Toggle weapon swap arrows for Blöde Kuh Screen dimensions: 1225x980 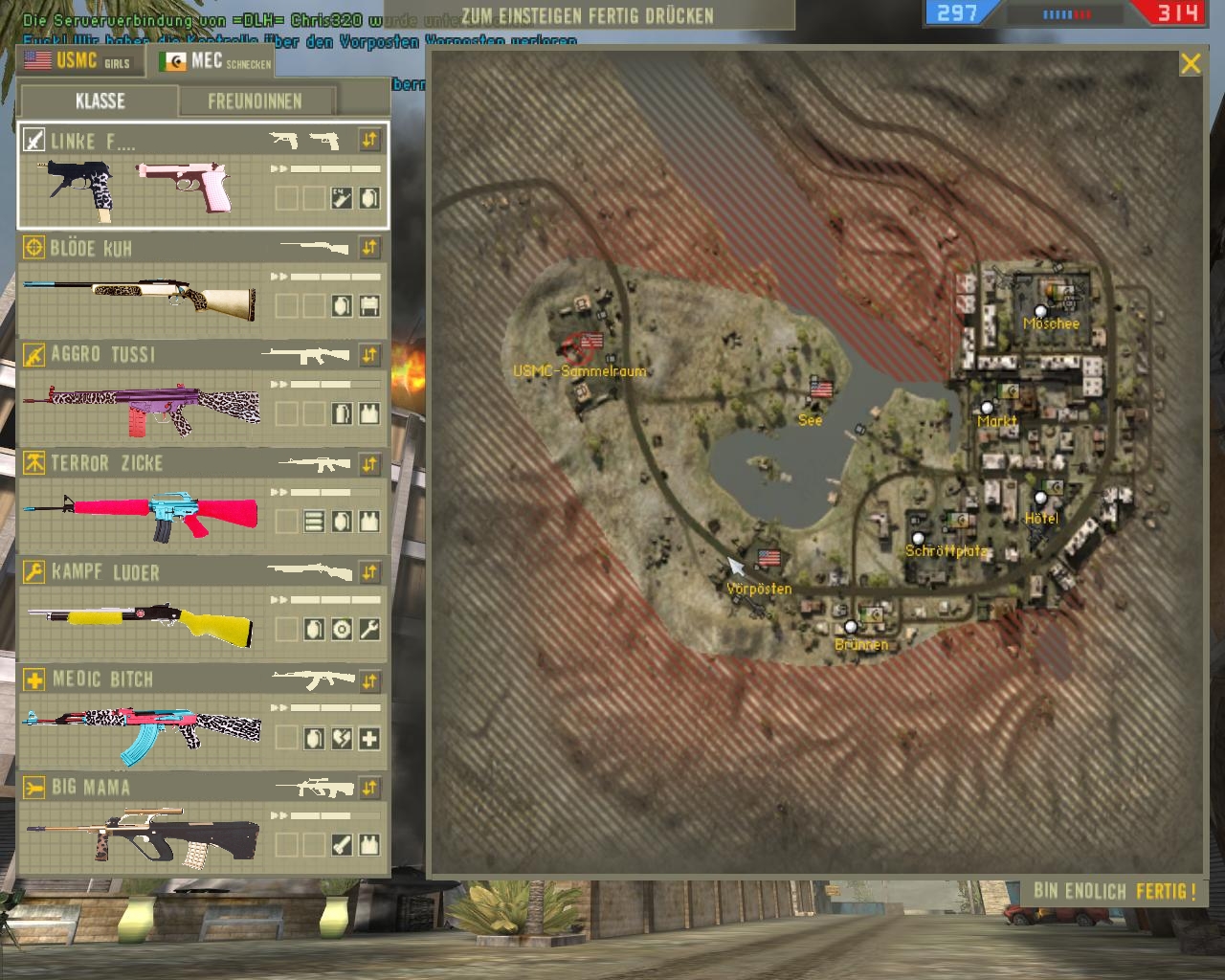point(369,248)
